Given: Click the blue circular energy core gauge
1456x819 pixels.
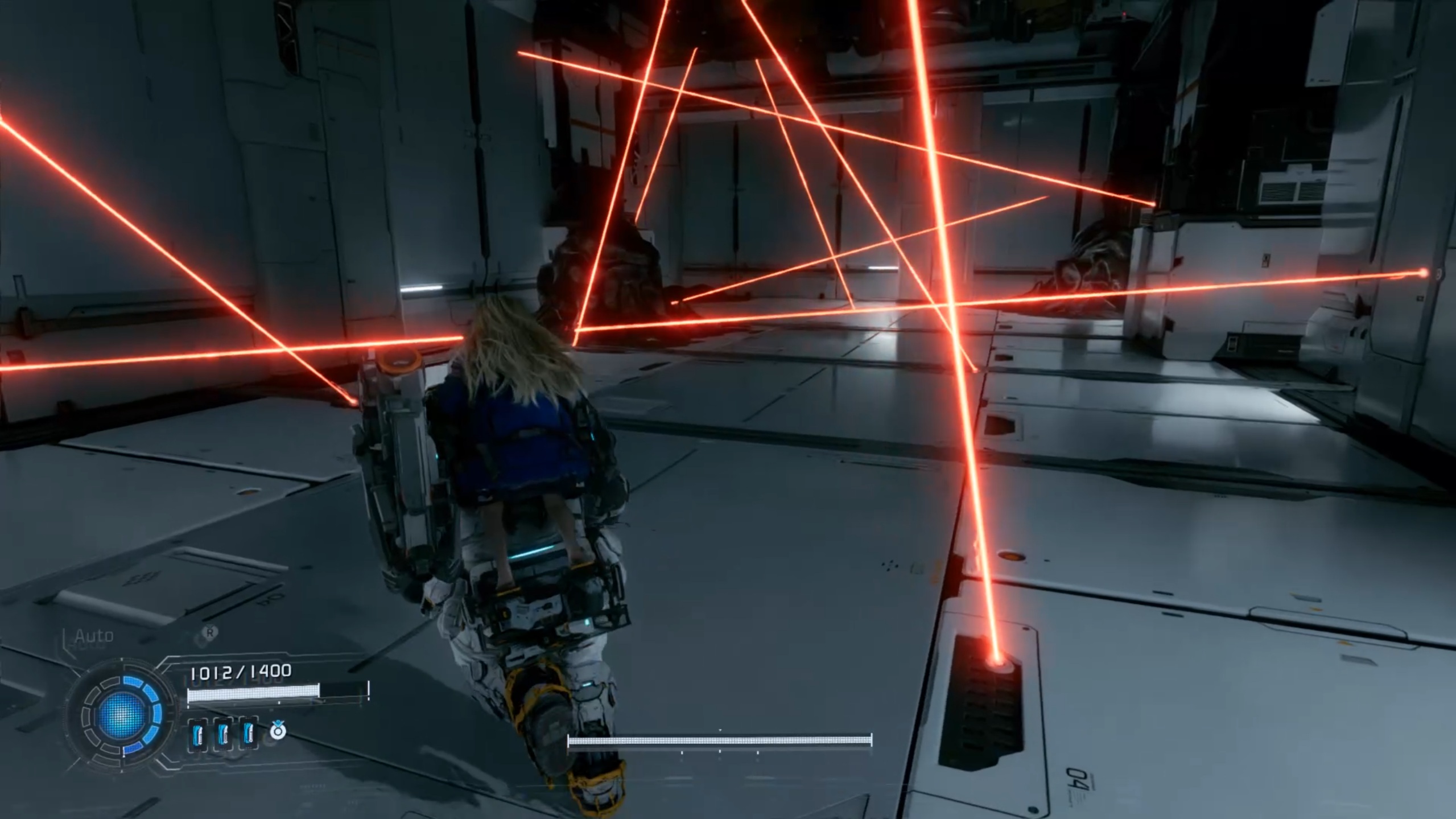Looking at the screenshot, I should coord(122,714).
